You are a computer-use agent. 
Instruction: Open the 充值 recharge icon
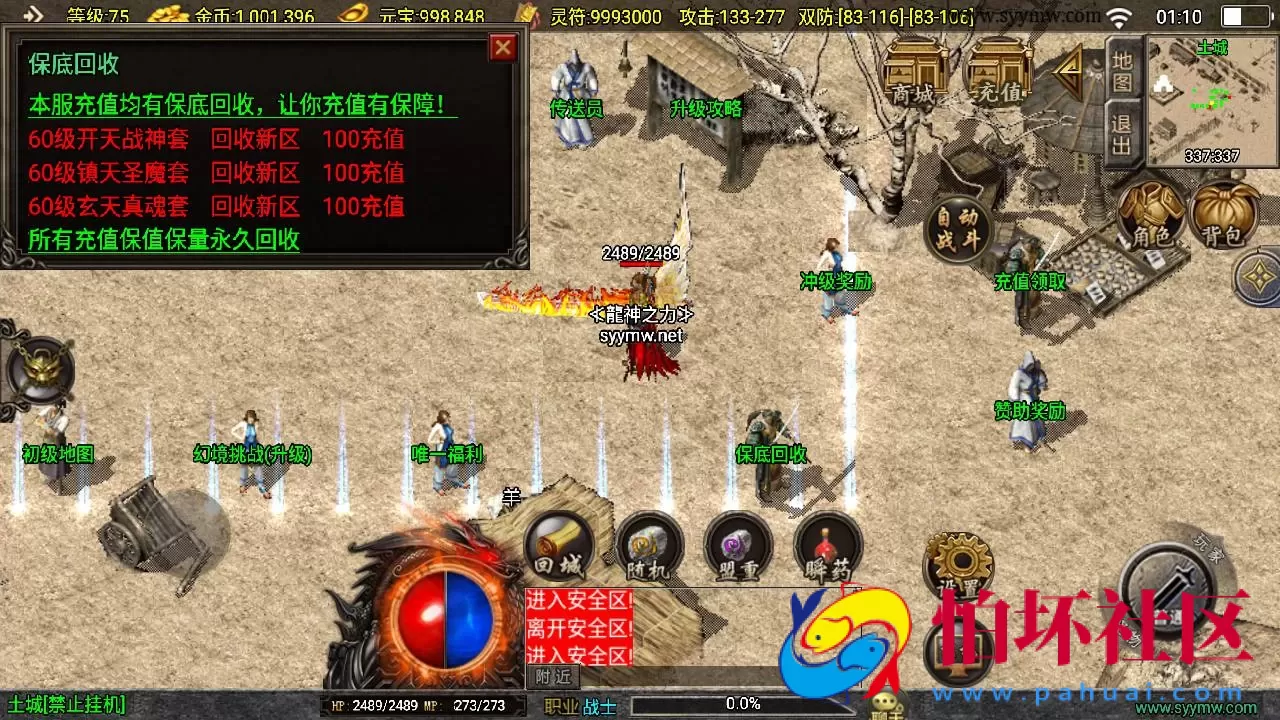(x=995, y=70)
